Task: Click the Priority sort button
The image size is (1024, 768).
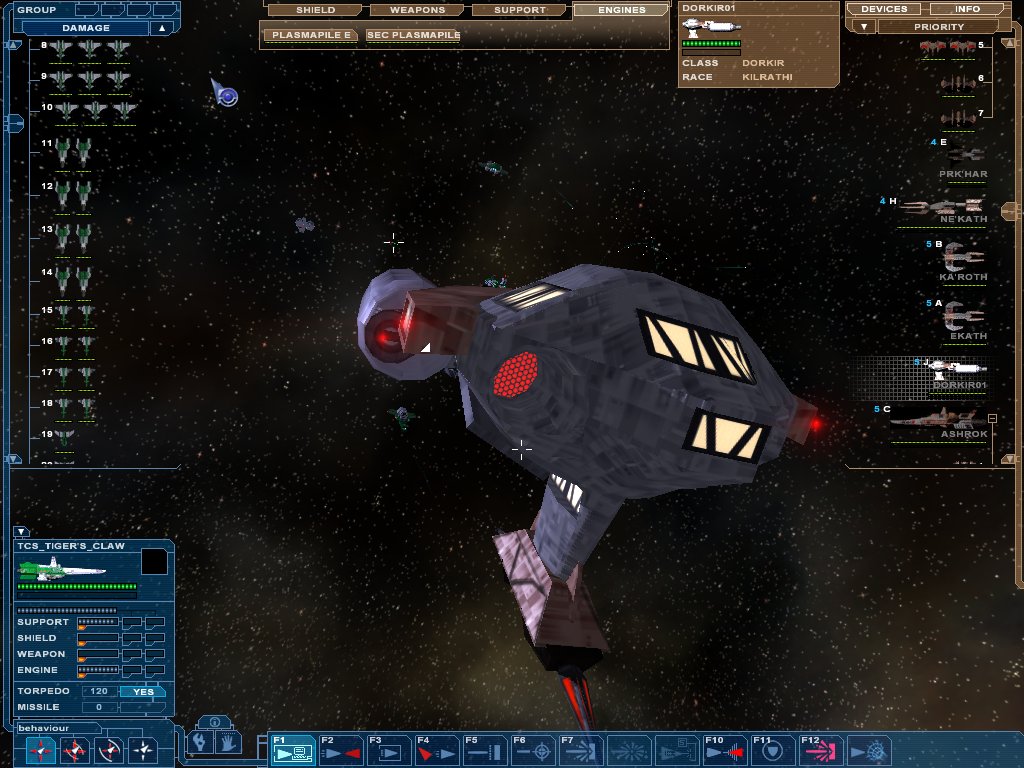Action: (x=938, y=27)
